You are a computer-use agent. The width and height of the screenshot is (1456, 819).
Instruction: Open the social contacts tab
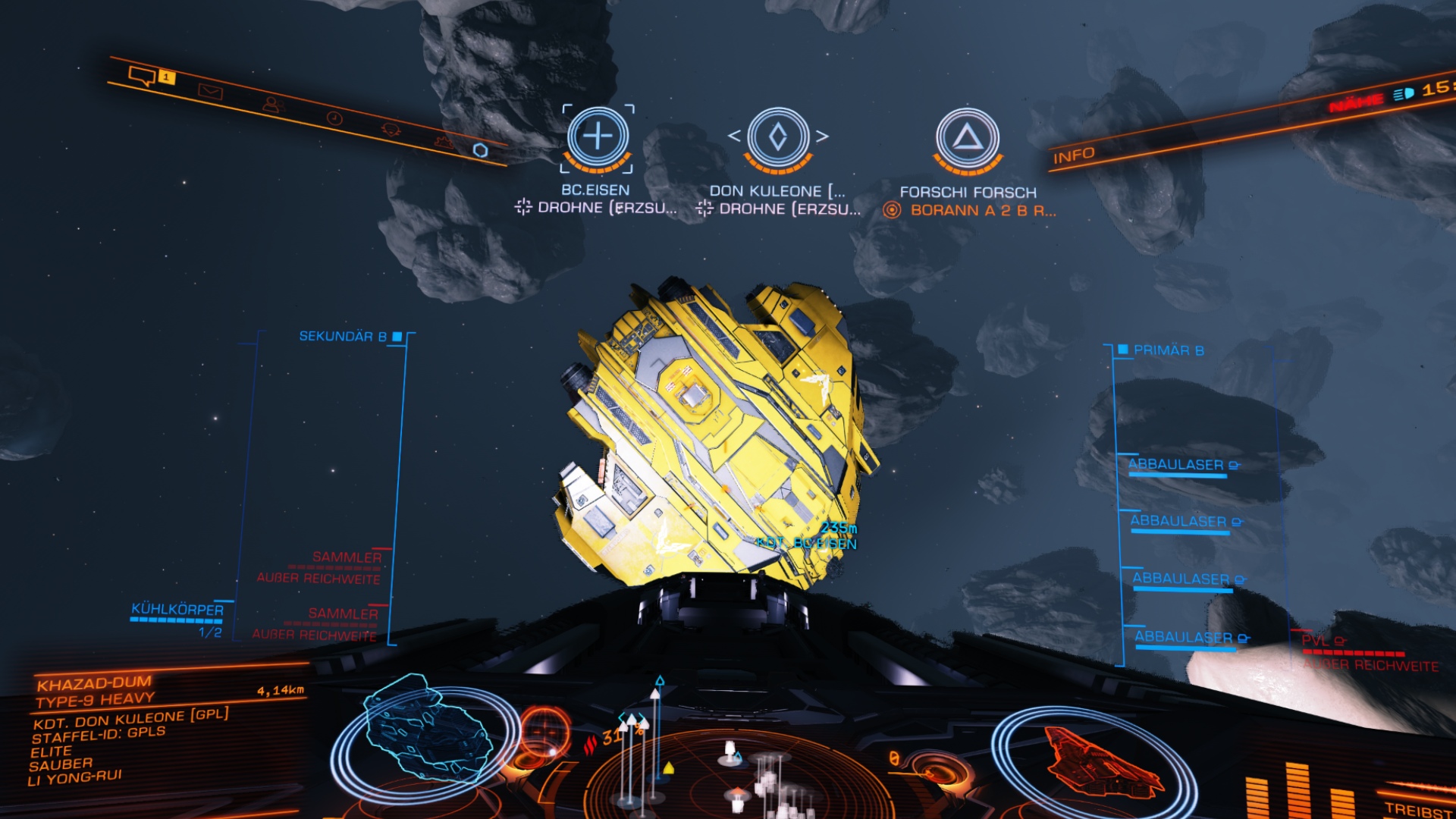(x=271, y=105)
